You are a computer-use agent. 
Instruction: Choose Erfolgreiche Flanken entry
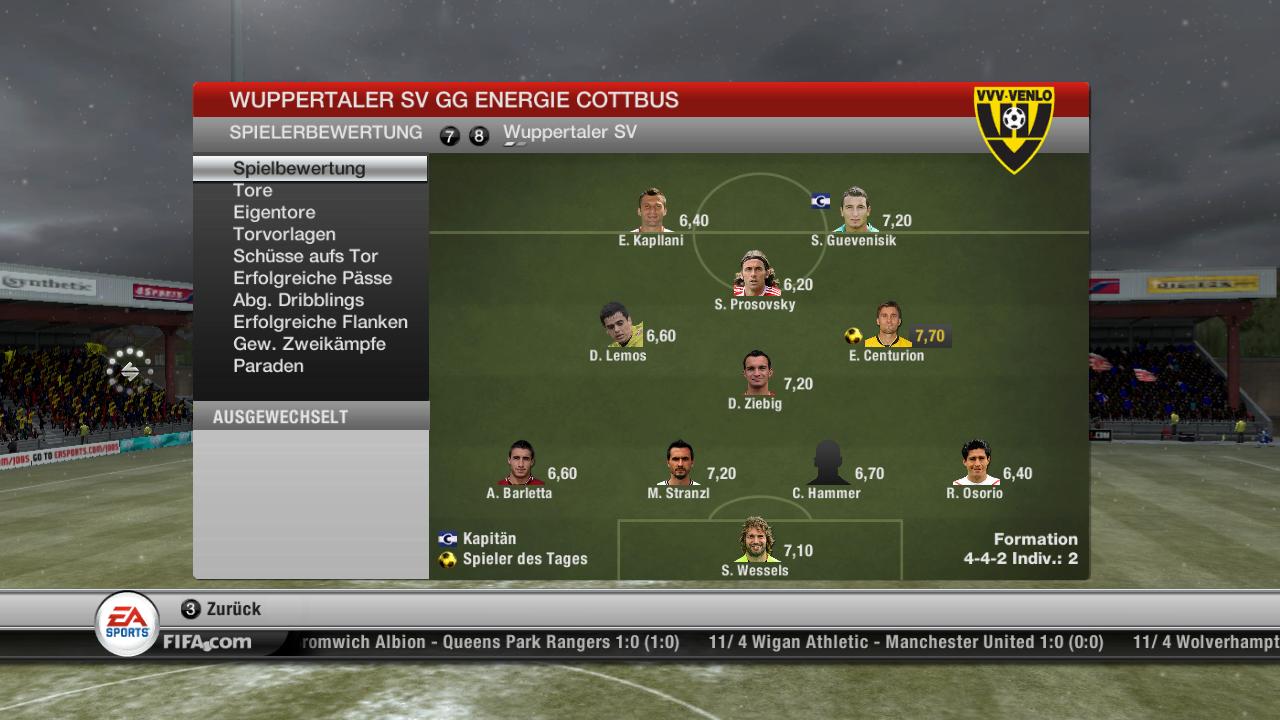pyautogui.click(x=320, y=322)
